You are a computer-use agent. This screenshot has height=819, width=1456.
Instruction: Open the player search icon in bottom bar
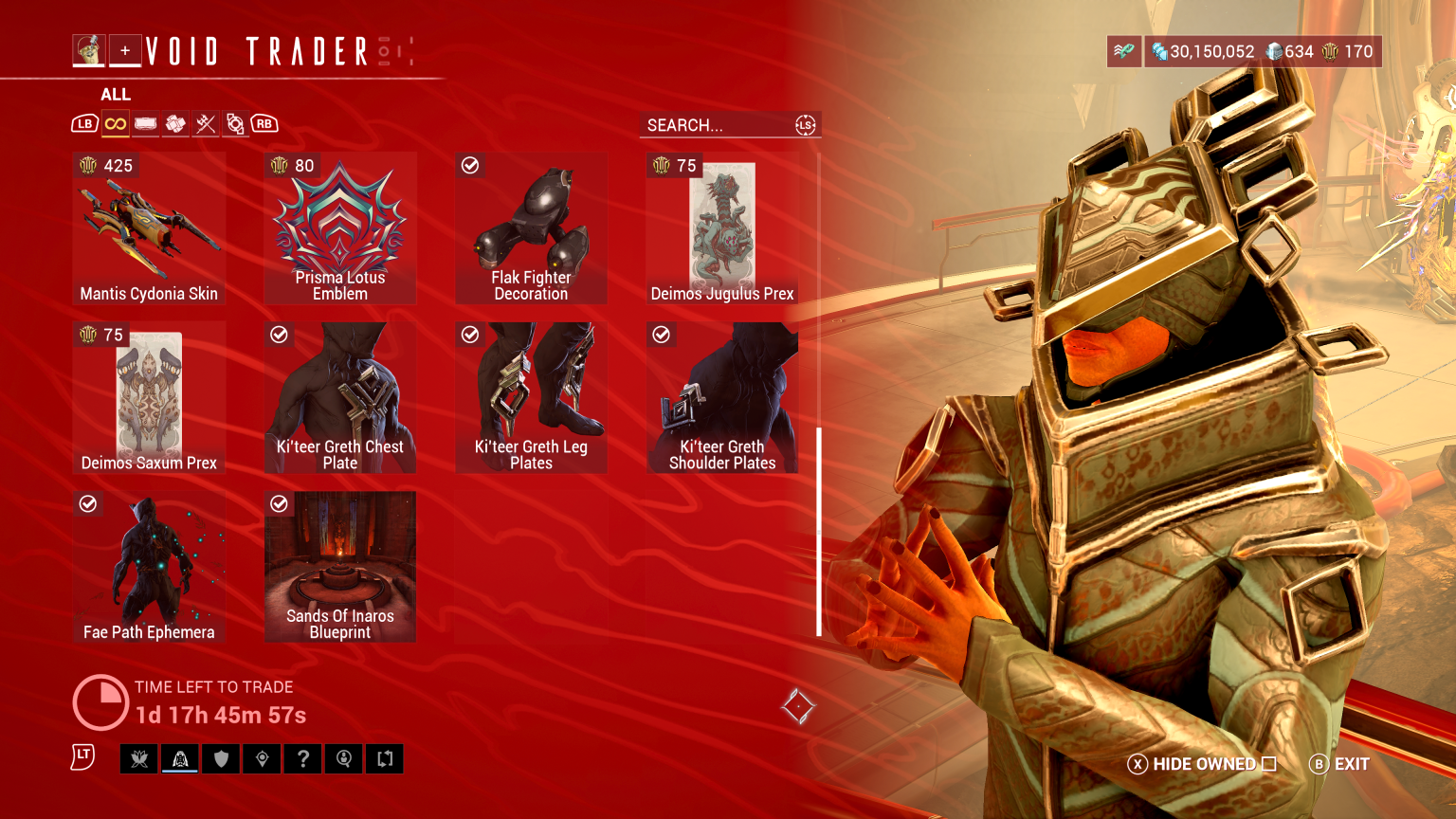[x=343, y=758]
